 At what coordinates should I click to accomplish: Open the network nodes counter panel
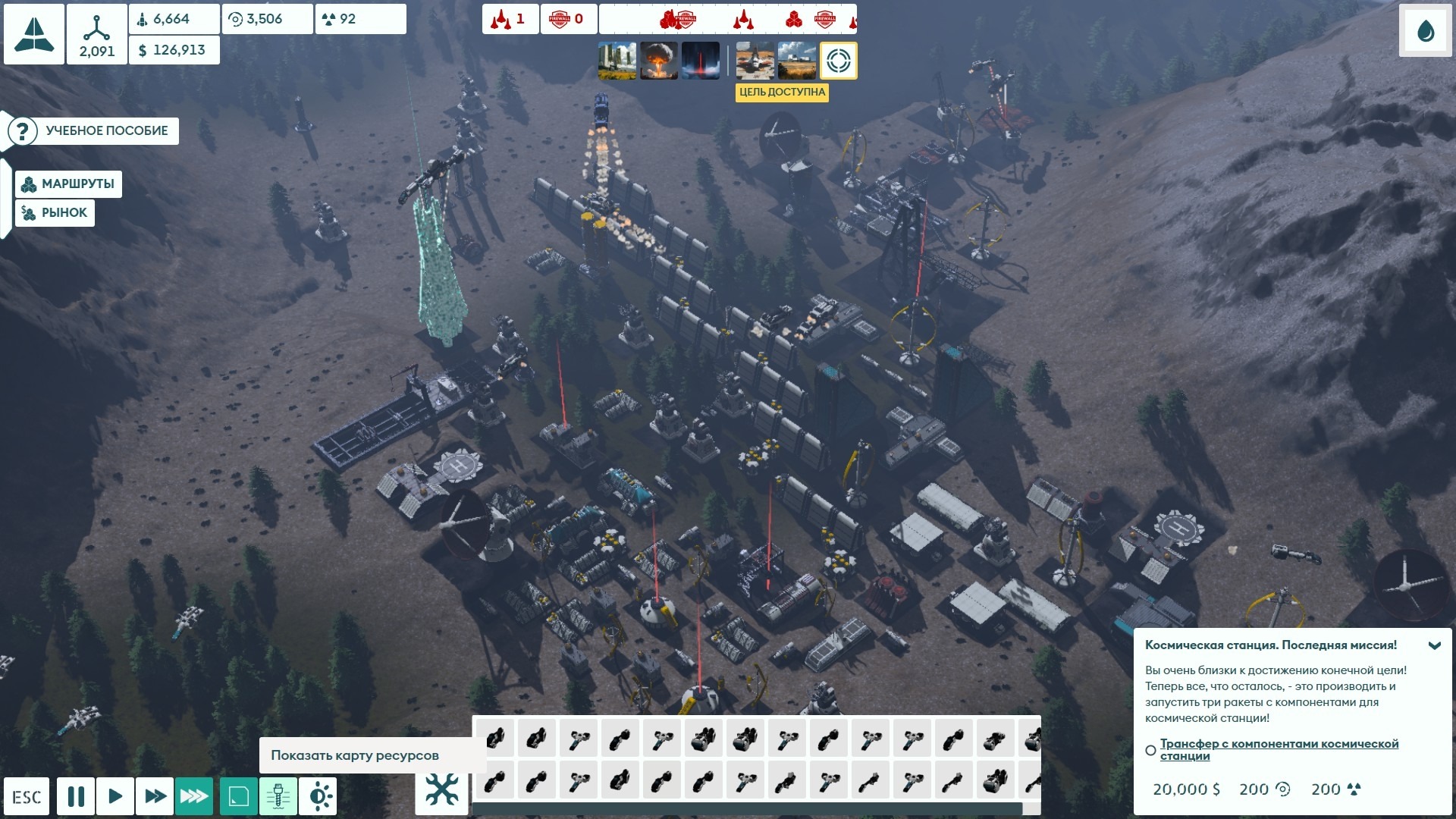click(x=97, y=34)
